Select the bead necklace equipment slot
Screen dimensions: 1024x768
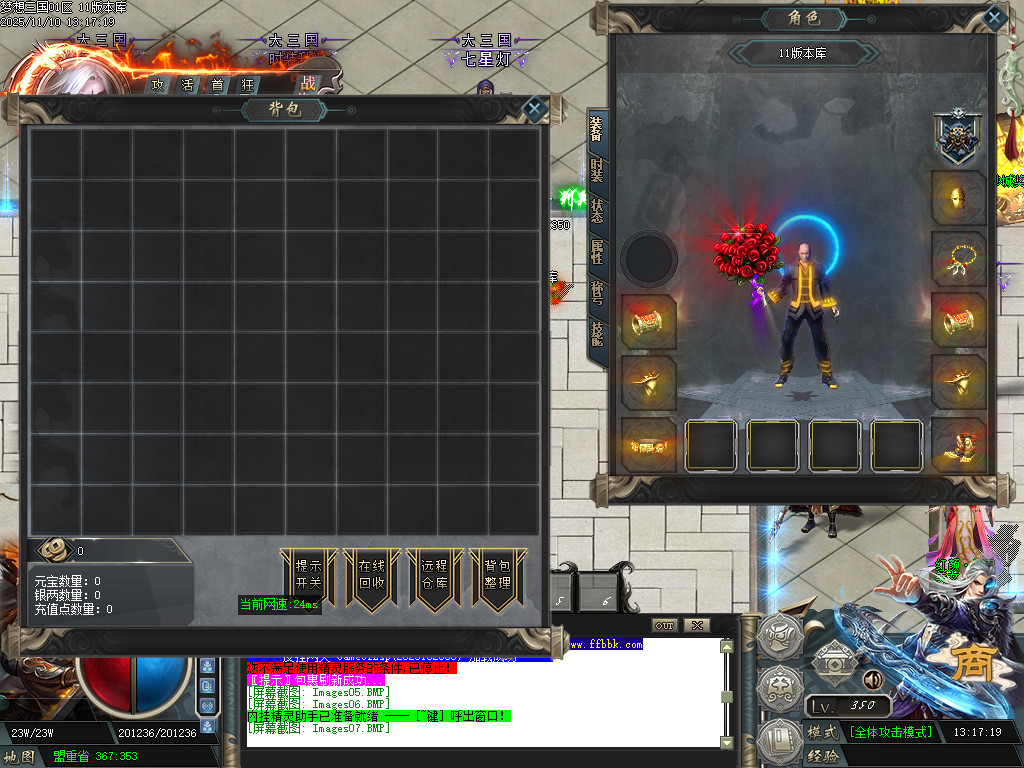click(x=959, y=258)
